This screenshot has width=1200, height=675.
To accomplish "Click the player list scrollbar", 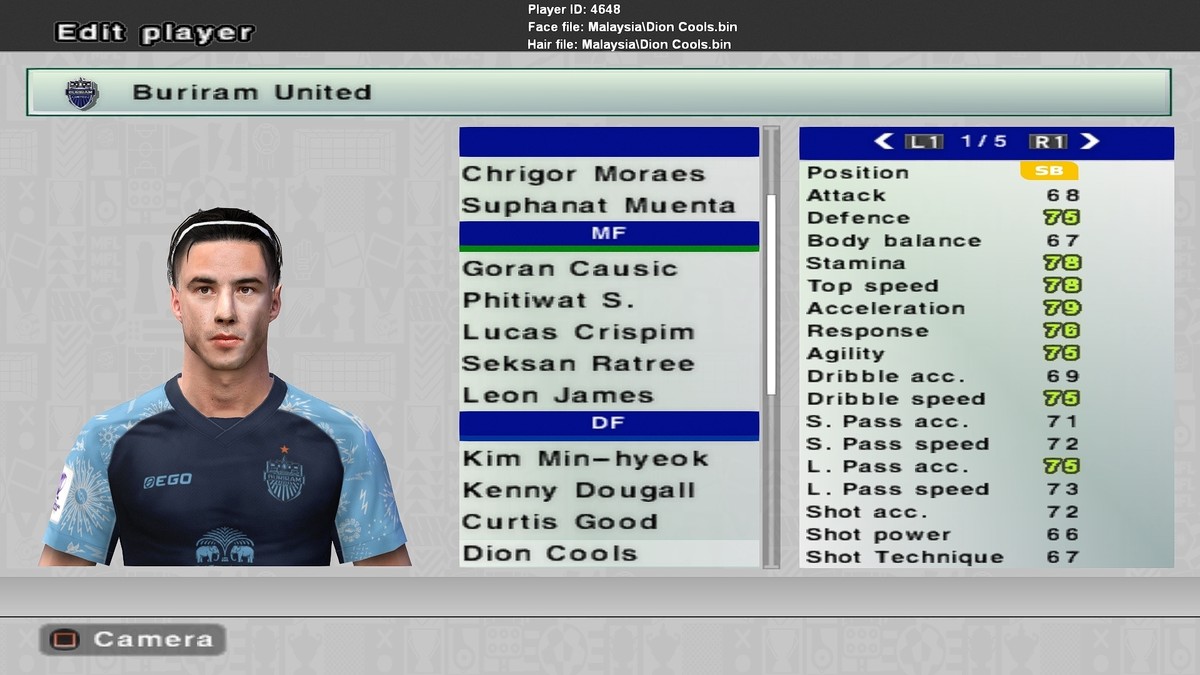I will tap(771, 295).
